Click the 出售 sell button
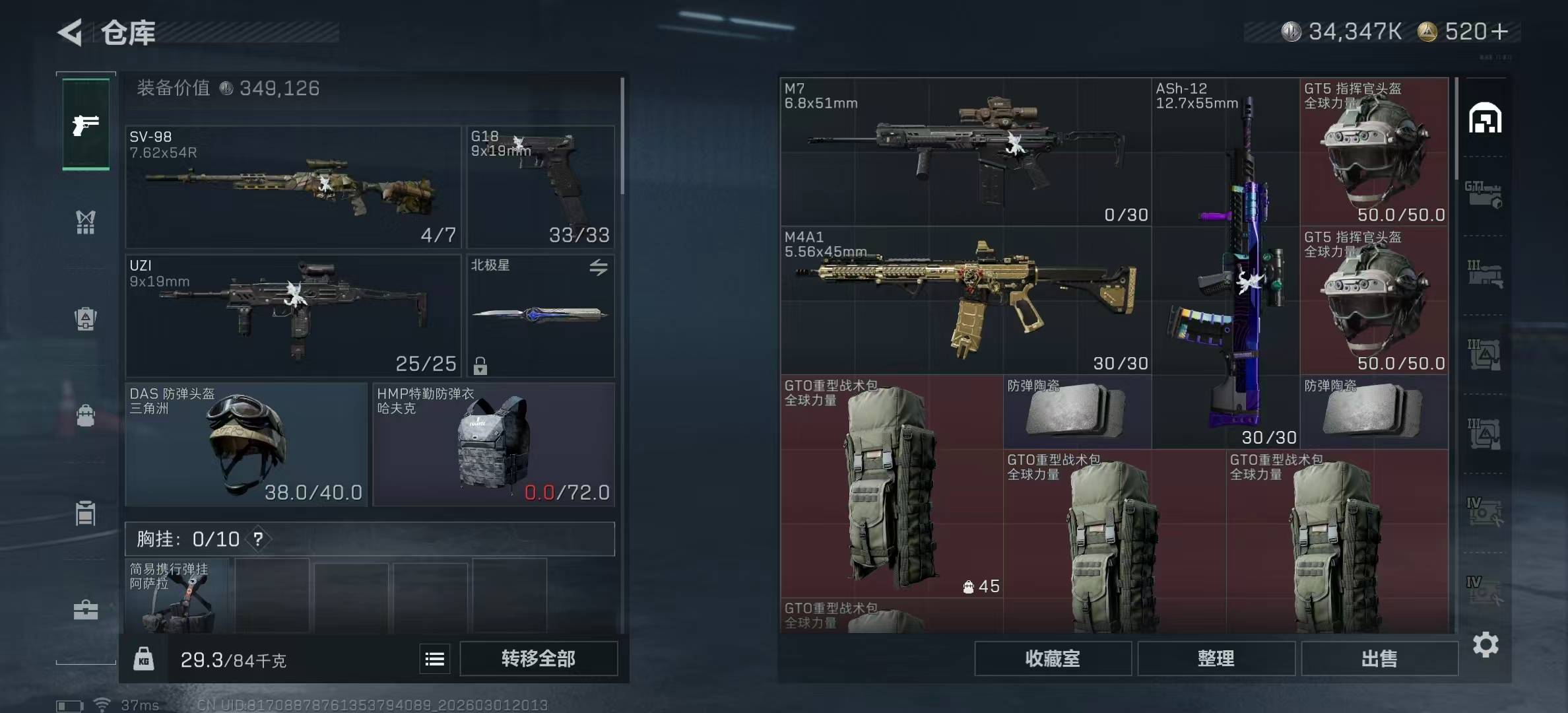This screenshot has width=1568, height=713. pos(1379,659)
